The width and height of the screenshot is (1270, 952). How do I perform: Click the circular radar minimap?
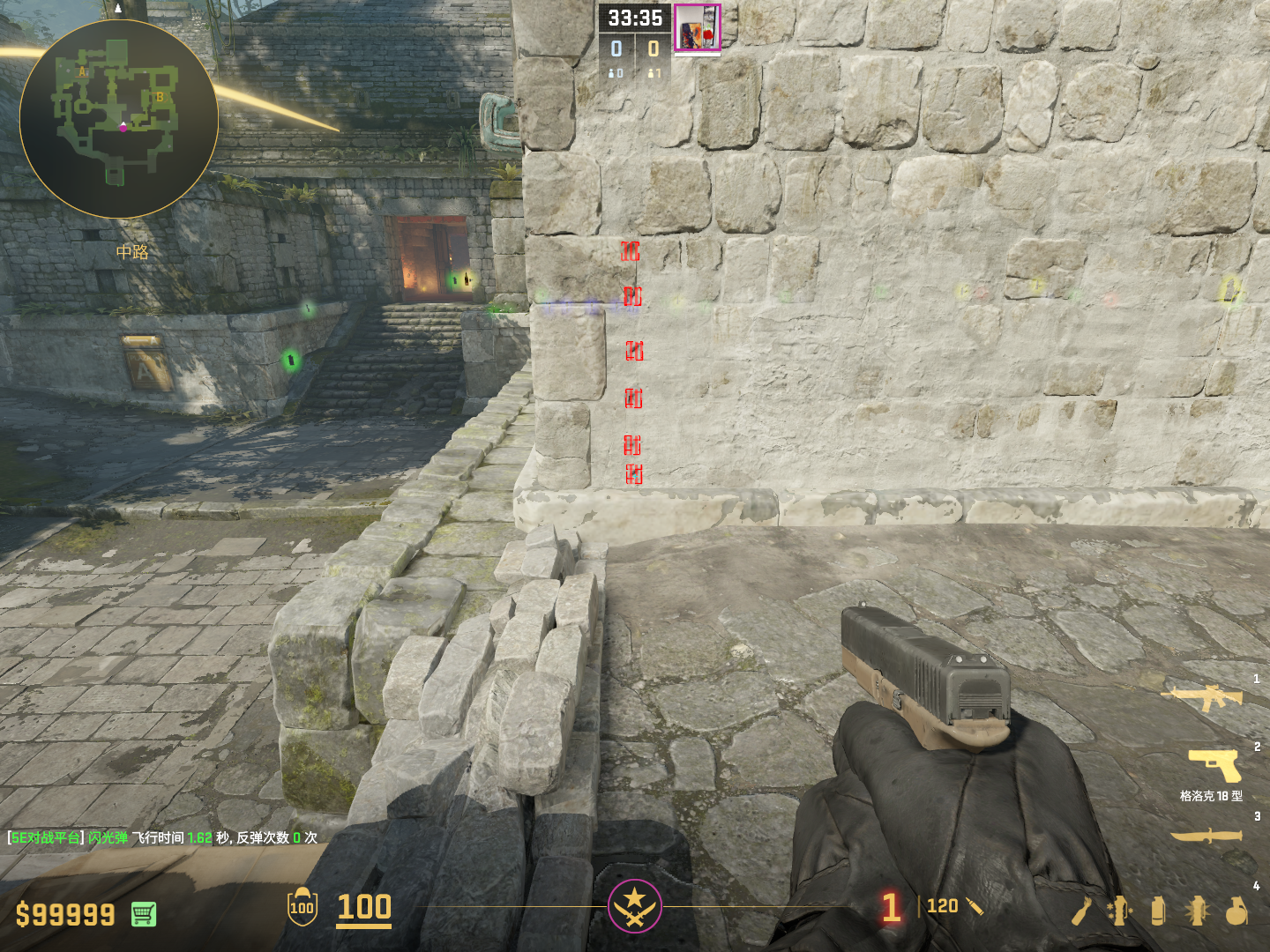pyautogui.click(x=118, y=119)
